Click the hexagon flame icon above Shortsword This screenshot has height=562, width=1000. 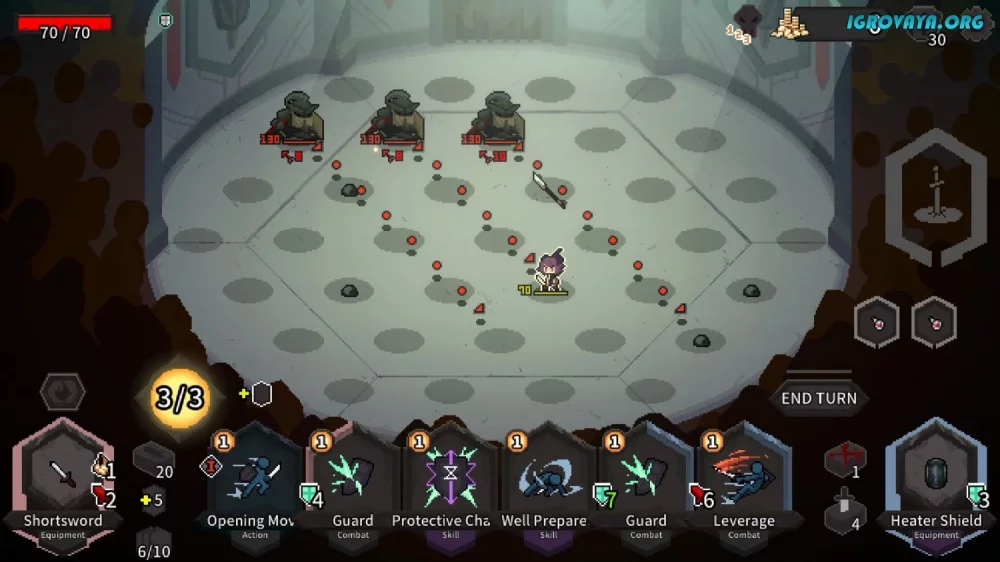[62, 391]
